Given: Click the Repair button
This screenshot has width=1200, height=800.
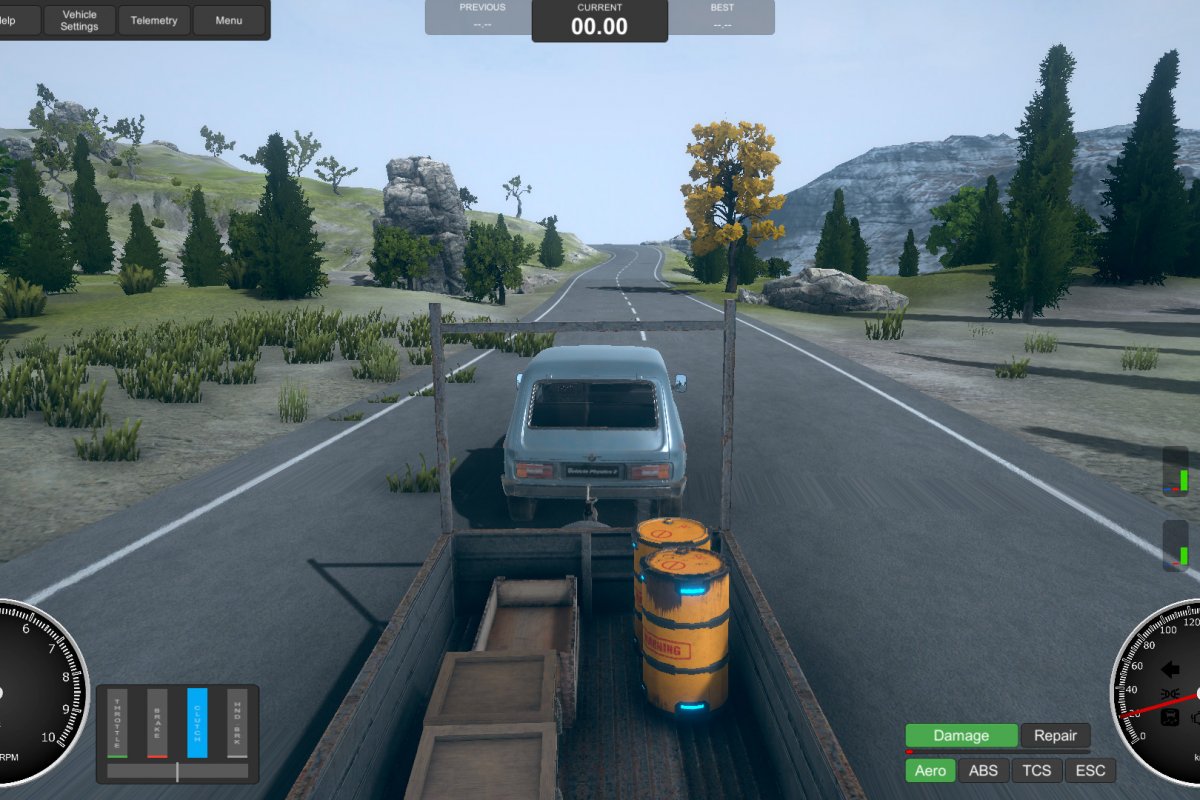Looking at the screenshot, I should click(1055, 736).
